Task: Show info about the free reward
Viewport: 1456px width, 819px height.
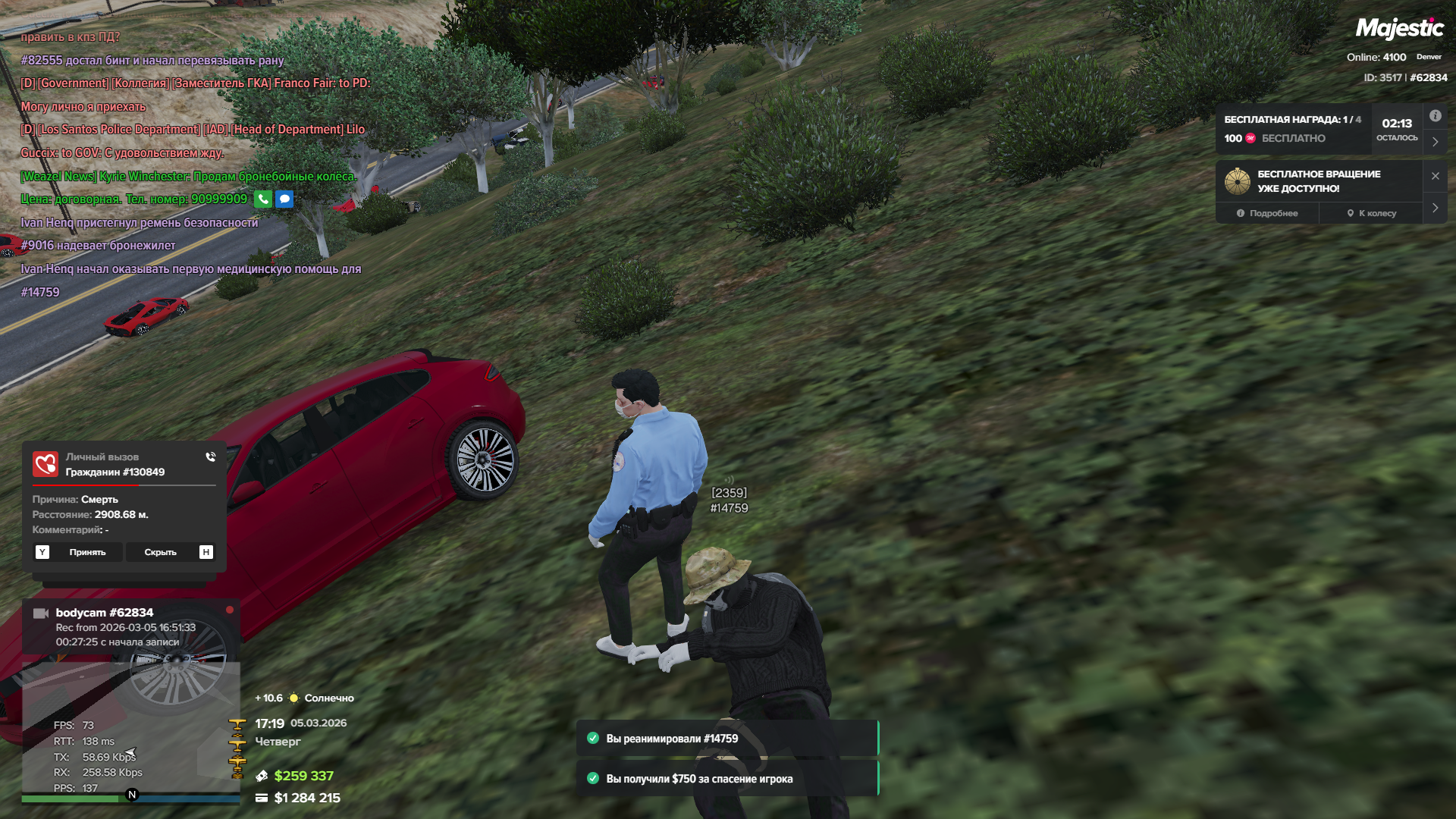Action: tap(1435, 116)
